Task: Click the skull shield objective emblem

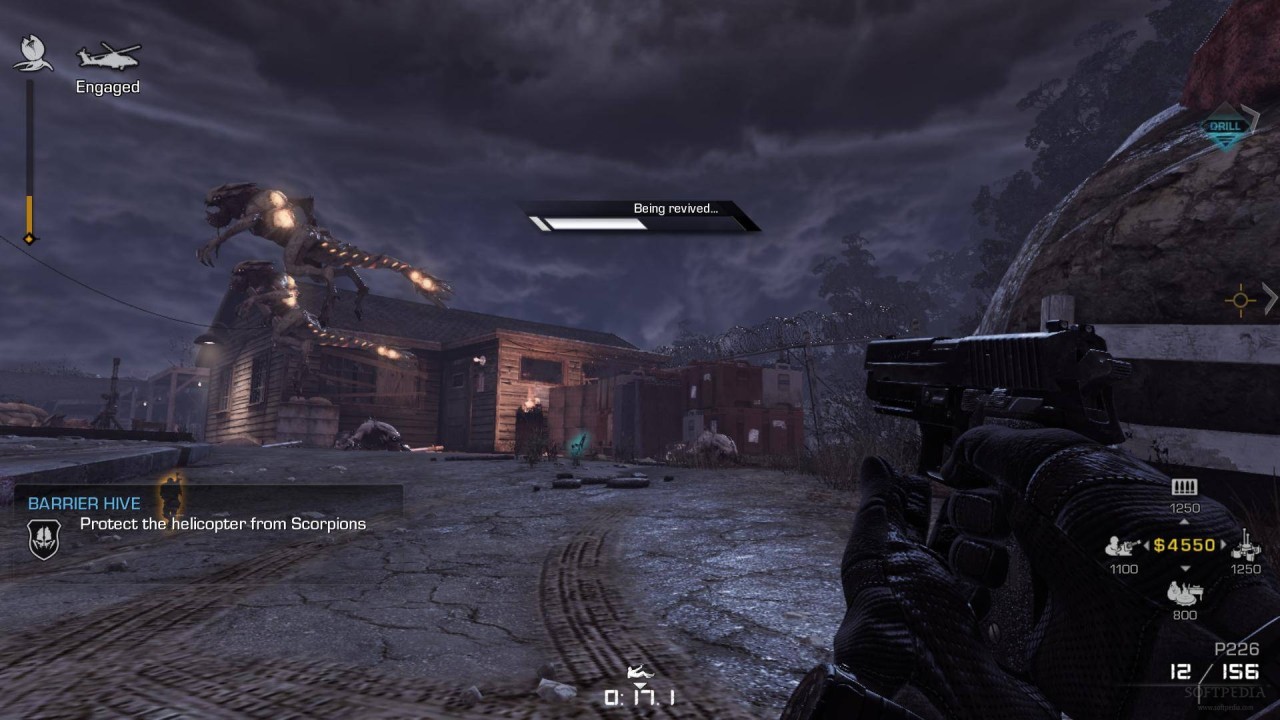Action: click(x=44, y=539)
